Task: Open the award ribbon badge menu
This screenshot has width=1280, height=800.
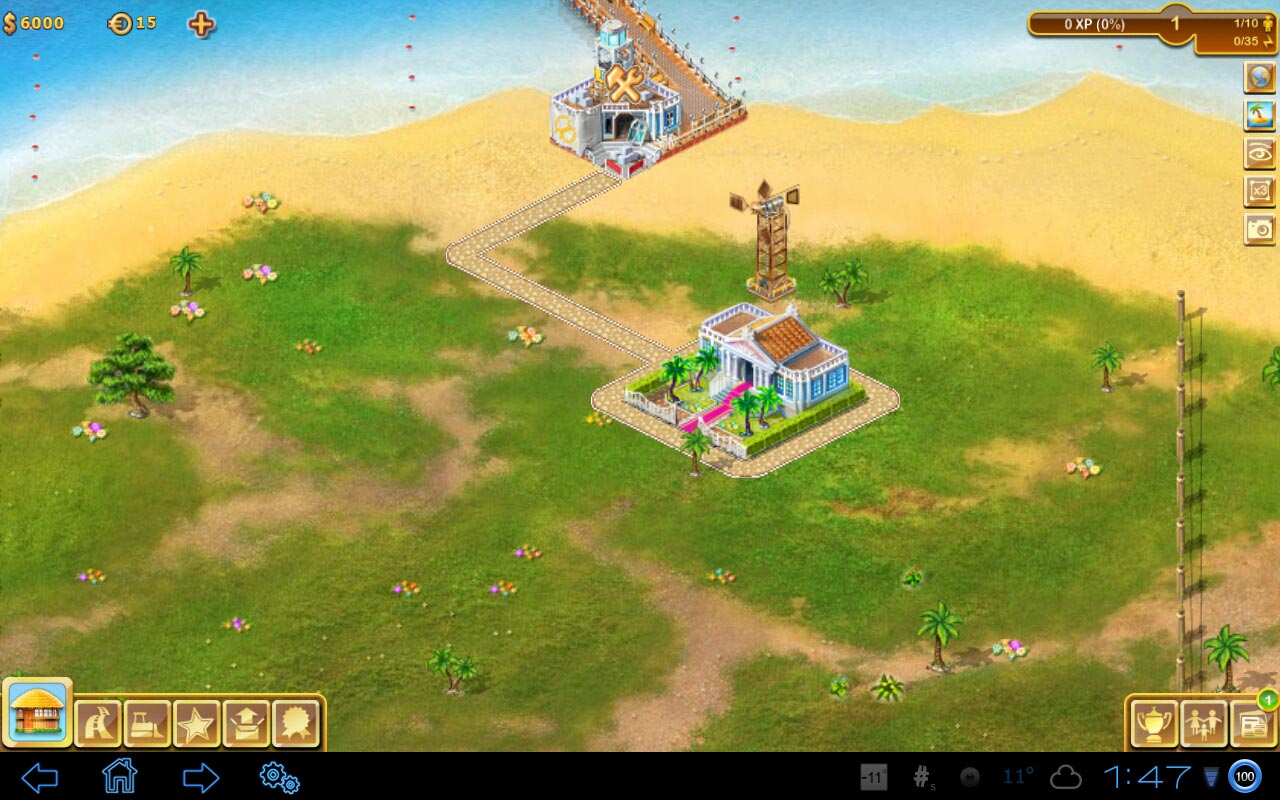Action: coord(295,722)
